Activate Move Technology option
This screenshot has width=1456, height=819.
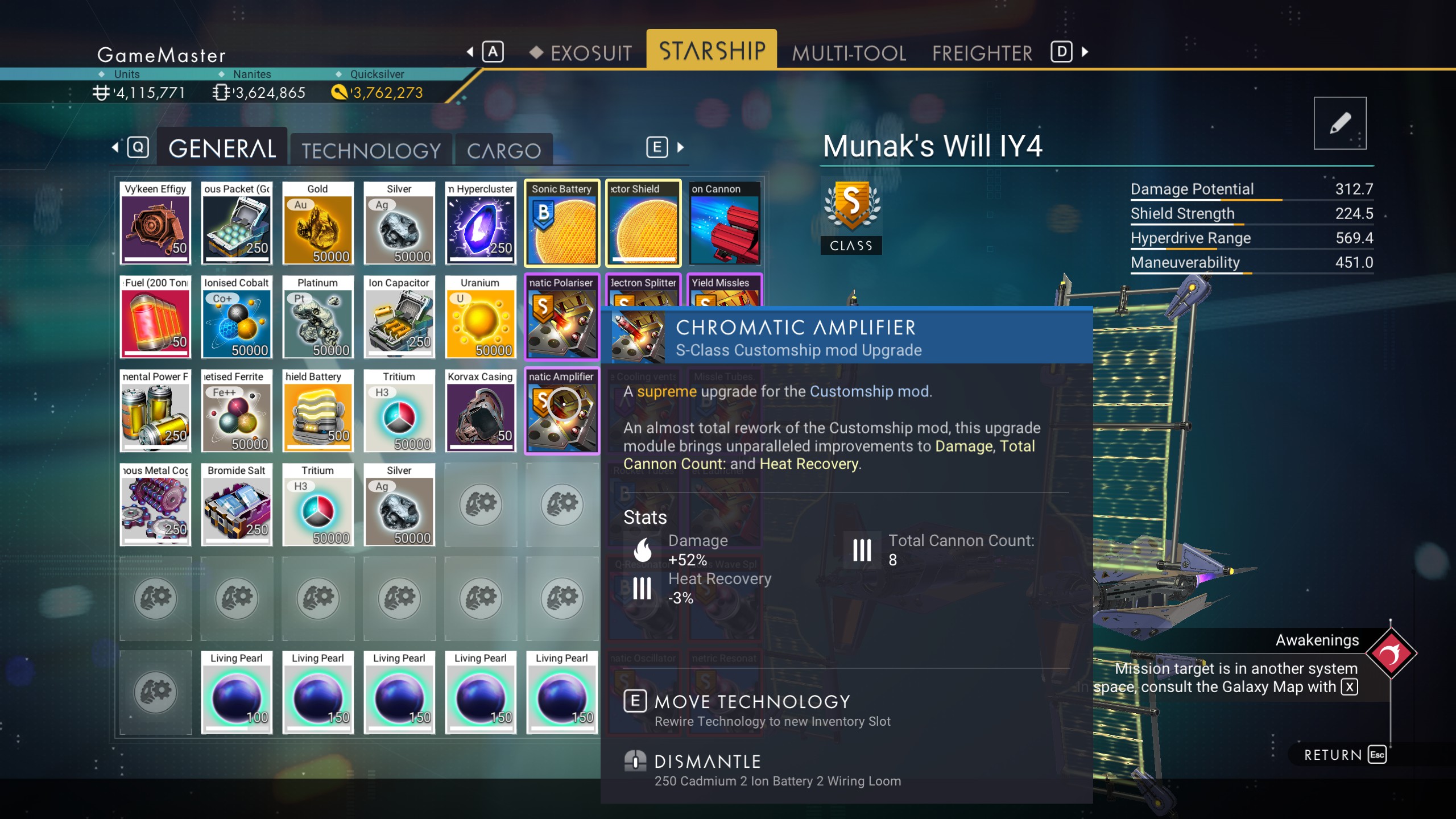pos(752,701)
